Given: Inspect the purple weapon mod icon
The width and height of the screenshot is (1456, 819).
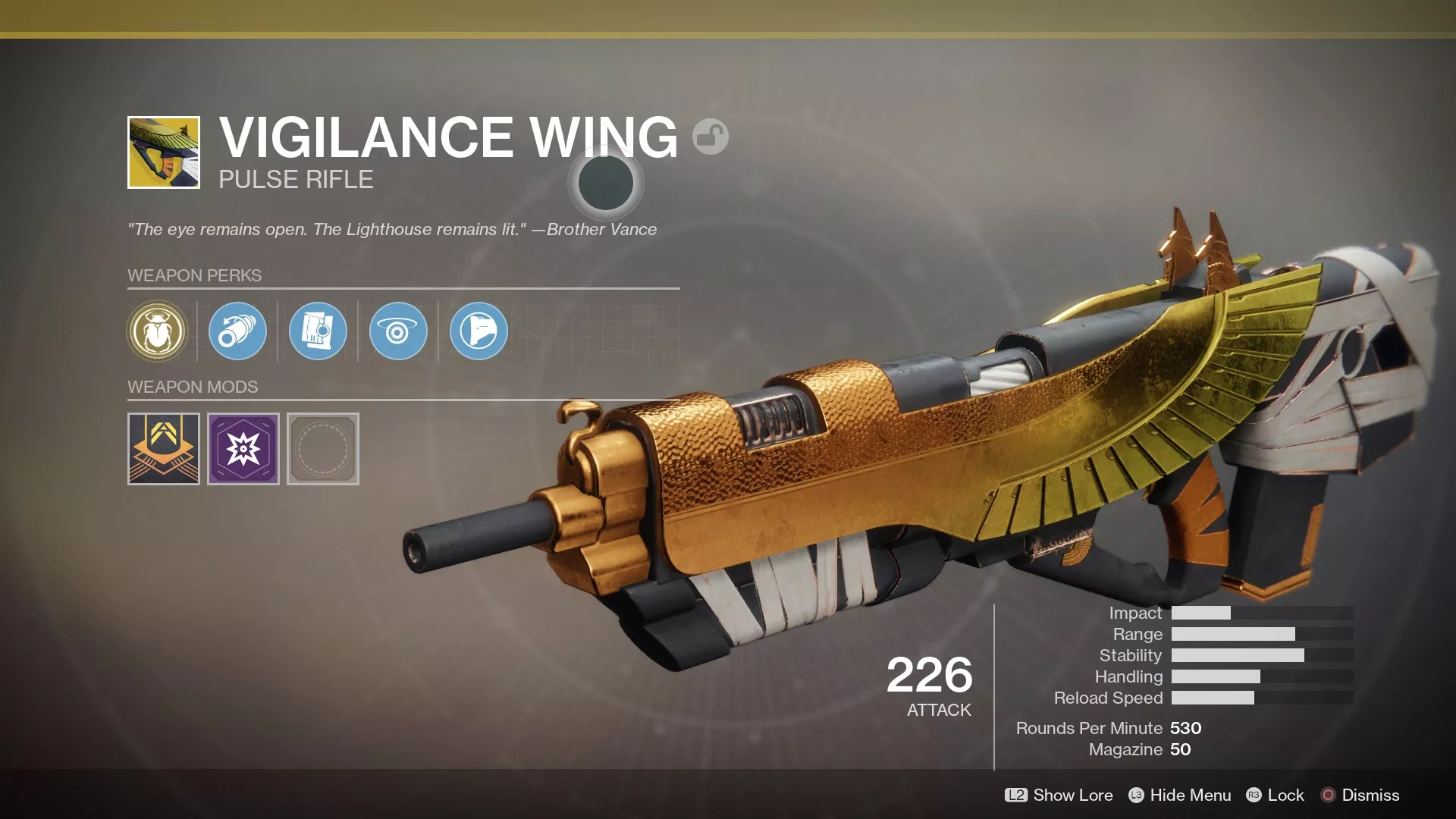Looking at the screenshot, I should (x=243, y=449).
